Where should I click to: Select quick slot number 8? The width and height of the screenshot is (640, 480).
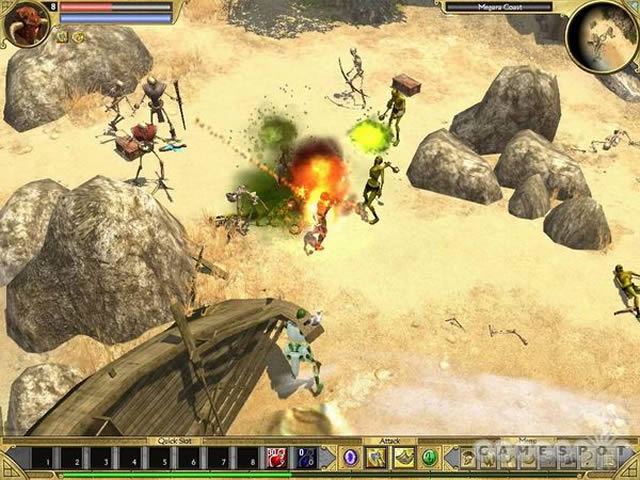pos(247,458)
